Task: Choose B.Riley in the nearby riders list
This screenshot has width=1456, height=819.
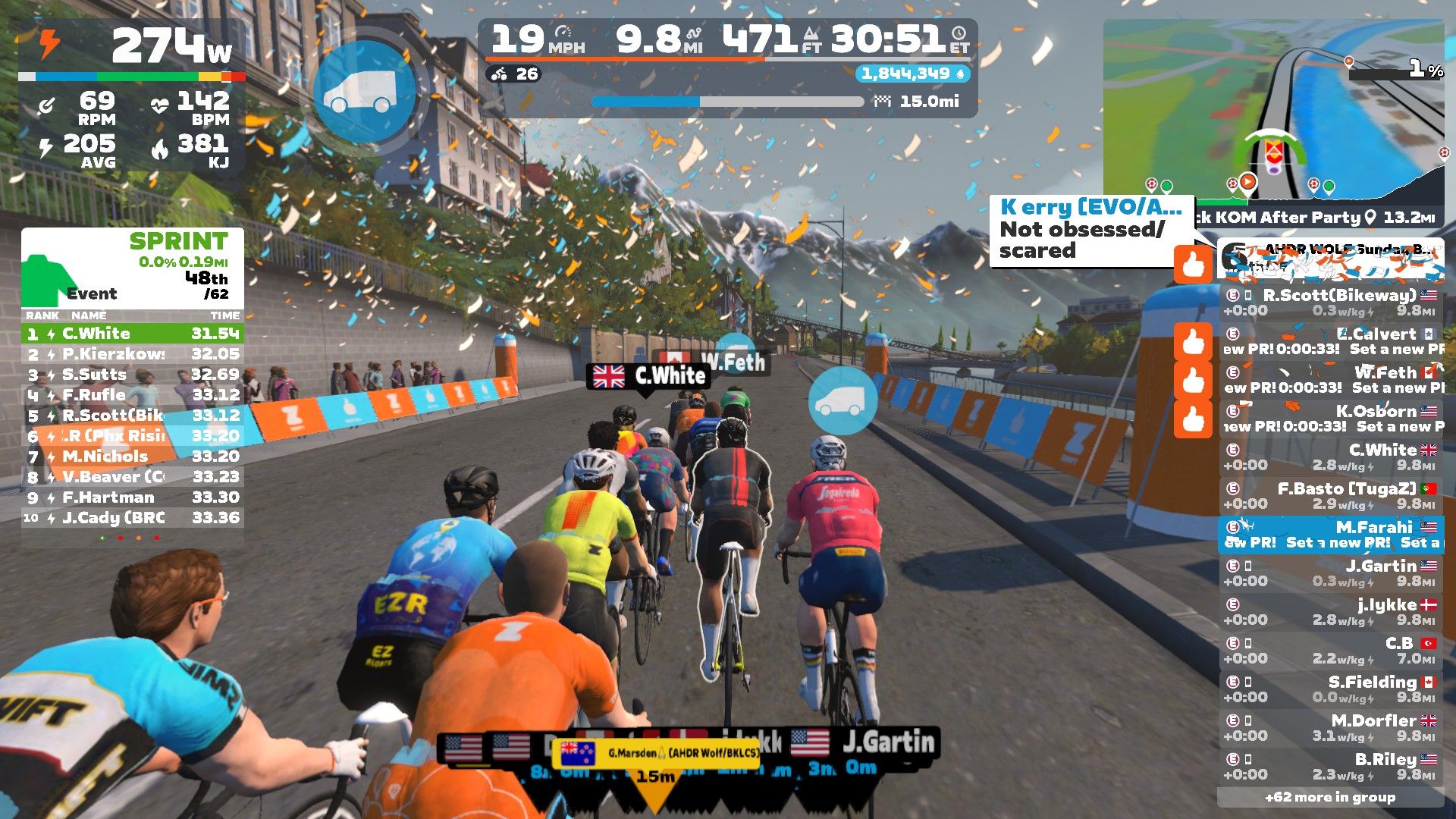Action: point(1331,767)
